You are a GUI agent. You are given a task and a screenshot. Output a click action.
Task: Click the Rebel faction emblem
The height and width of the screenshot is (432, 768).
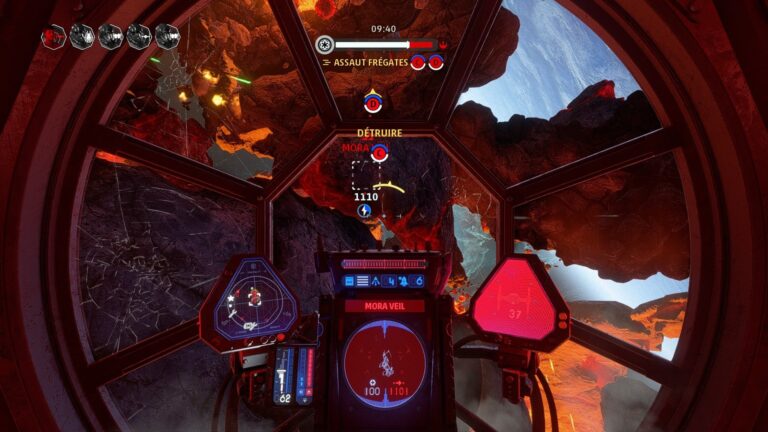443,44
